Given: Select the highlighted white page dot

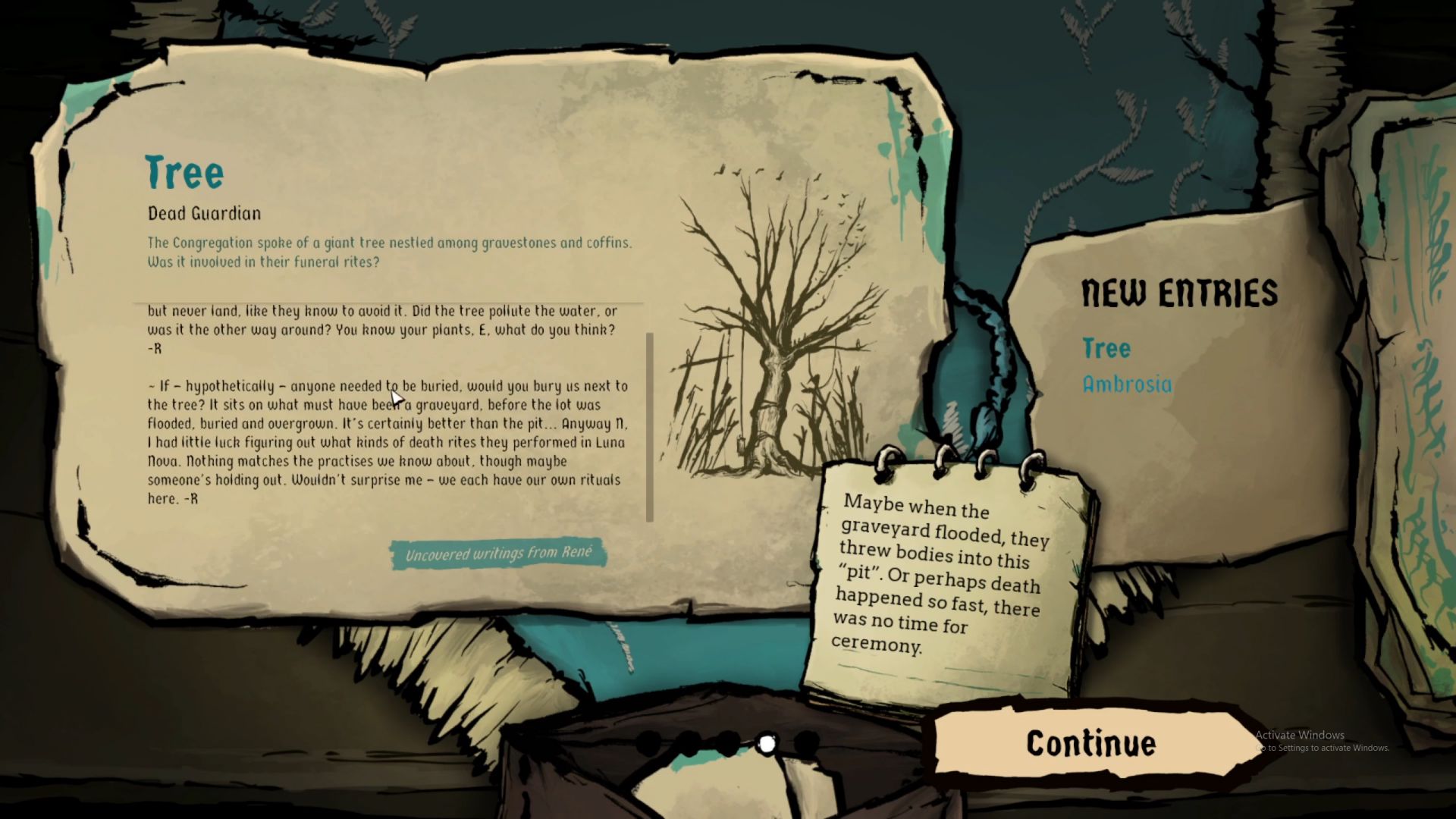Looking at the screenshot, I should pyautogui.click(x=767, y=745).
